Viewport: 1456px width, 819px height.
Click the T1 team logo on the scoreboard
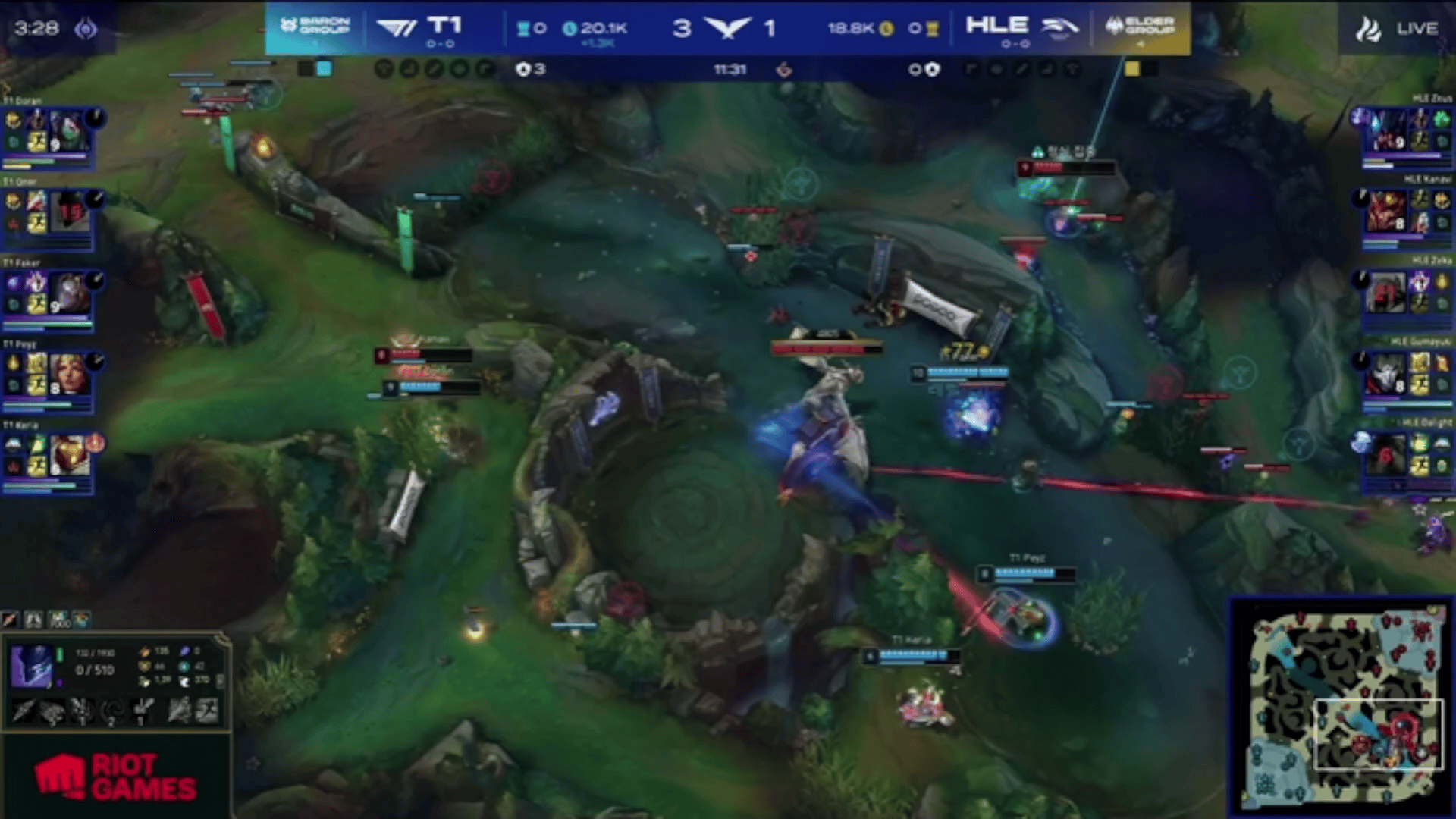(x=397, y=28)
